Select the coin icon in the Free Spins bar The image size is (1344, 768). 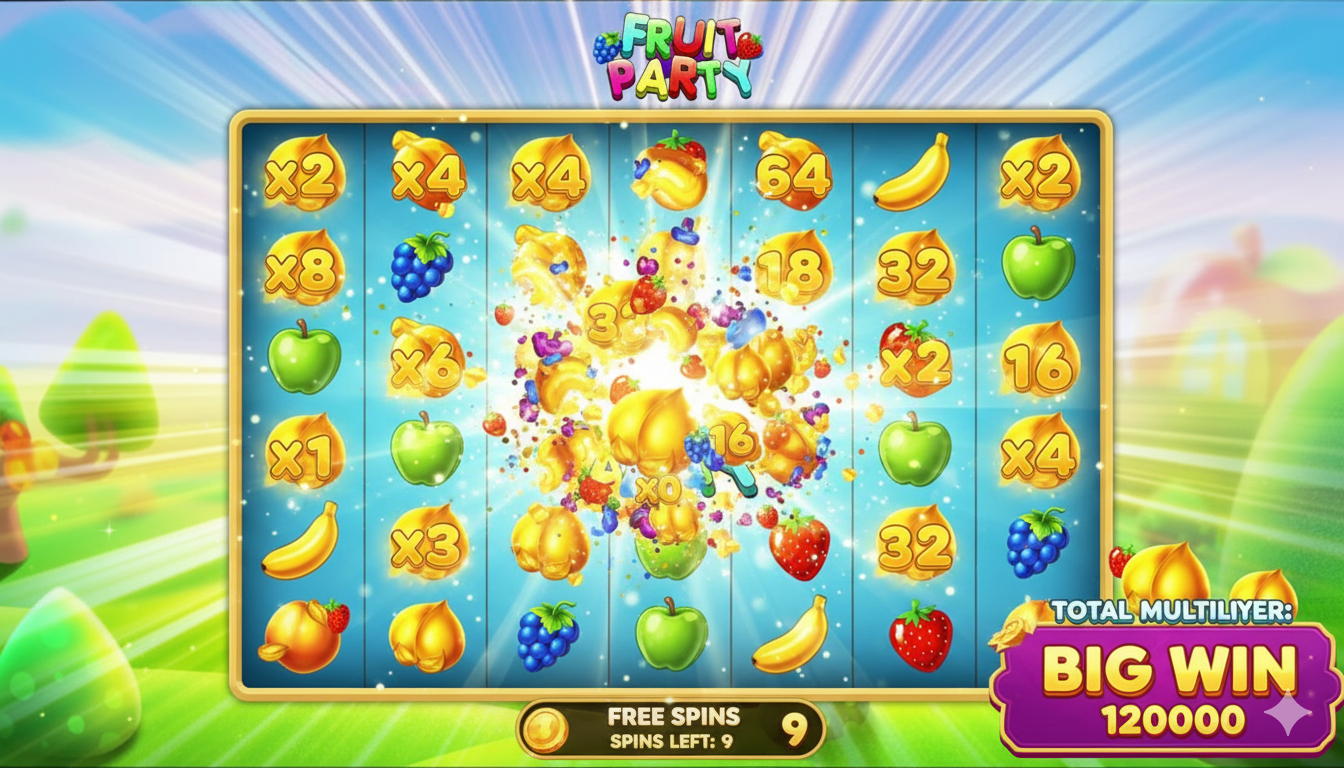[x=545, y=729]
